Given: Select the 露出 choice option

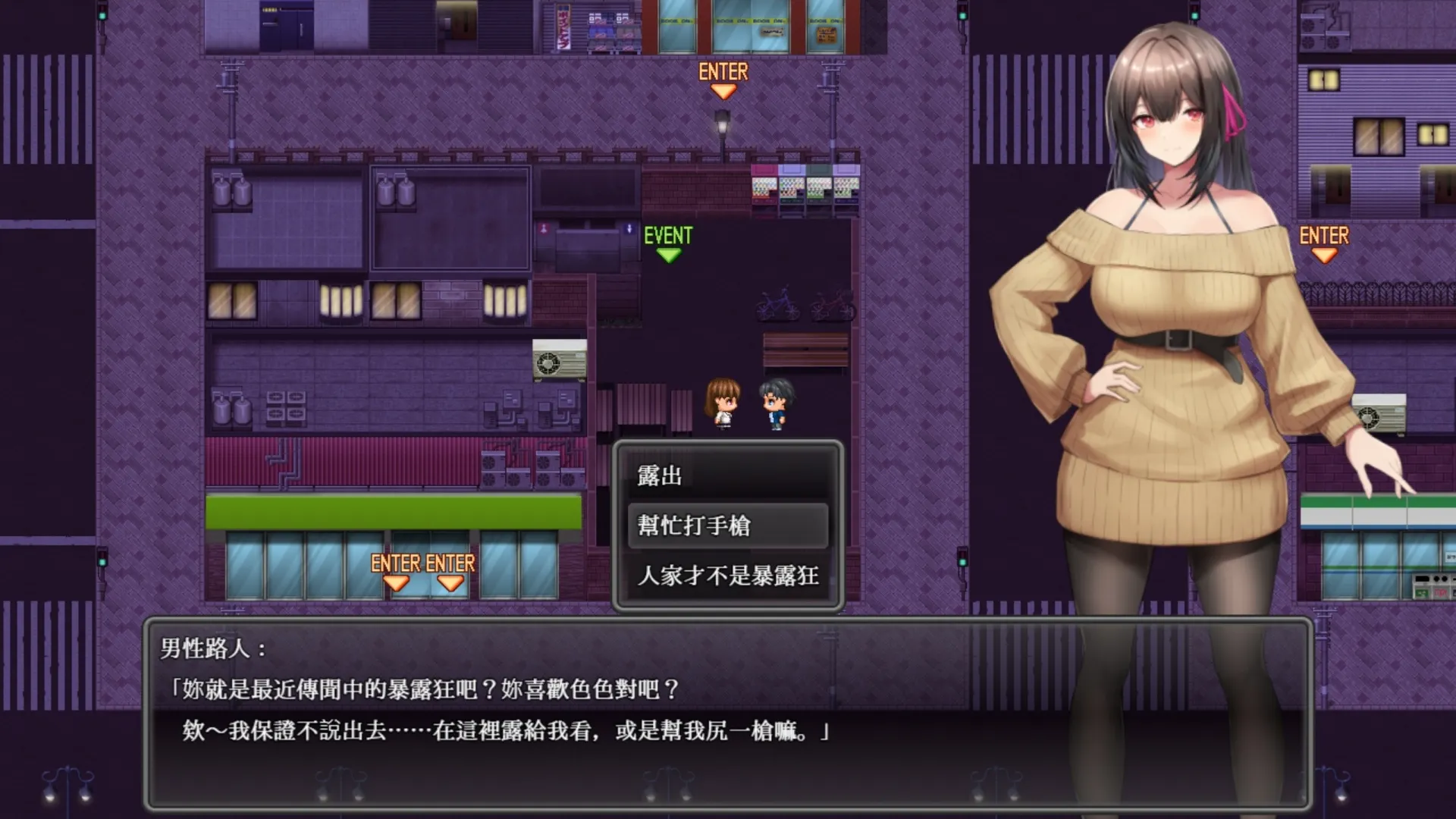Looking at the screenshot, I should [x=660, y=477].
